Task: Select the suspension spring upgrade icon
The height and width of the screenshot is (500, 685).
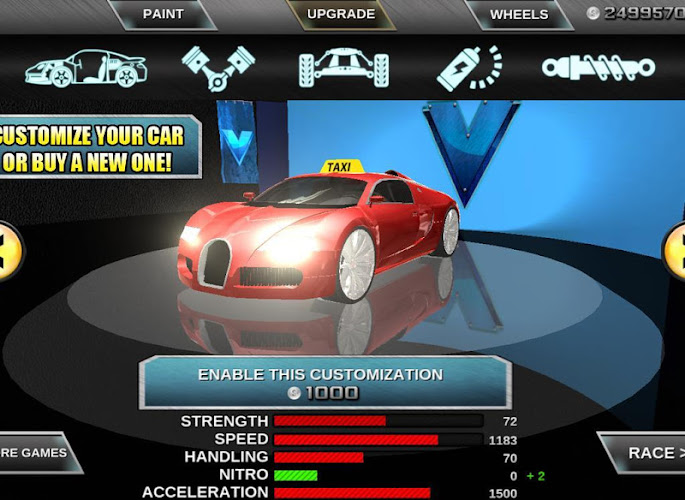Action: click(598, 67)
